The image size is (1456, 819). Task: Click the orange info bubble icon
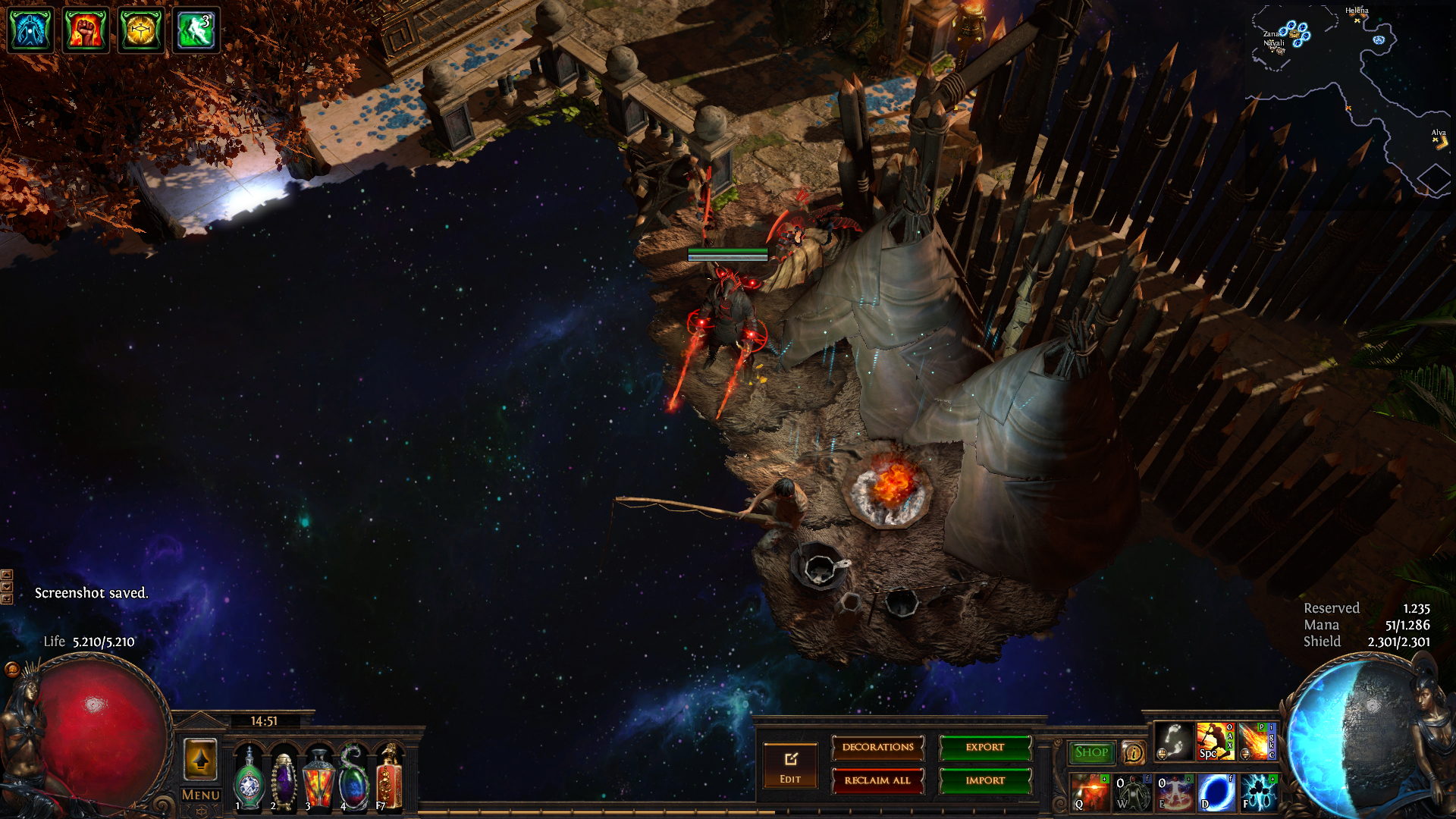[x=1134, y=752]
